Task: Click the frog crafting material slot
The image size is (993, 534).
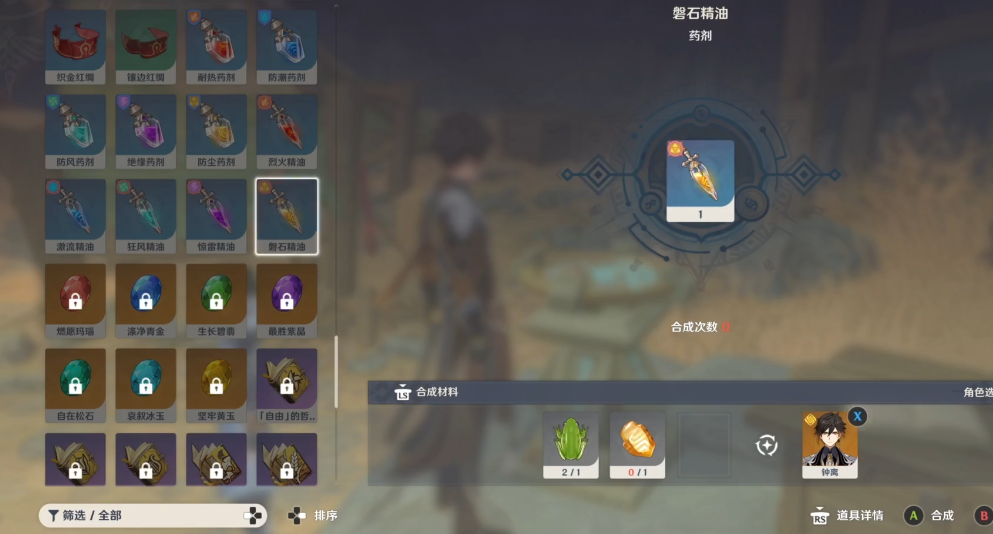Action: tap(571, 444)
